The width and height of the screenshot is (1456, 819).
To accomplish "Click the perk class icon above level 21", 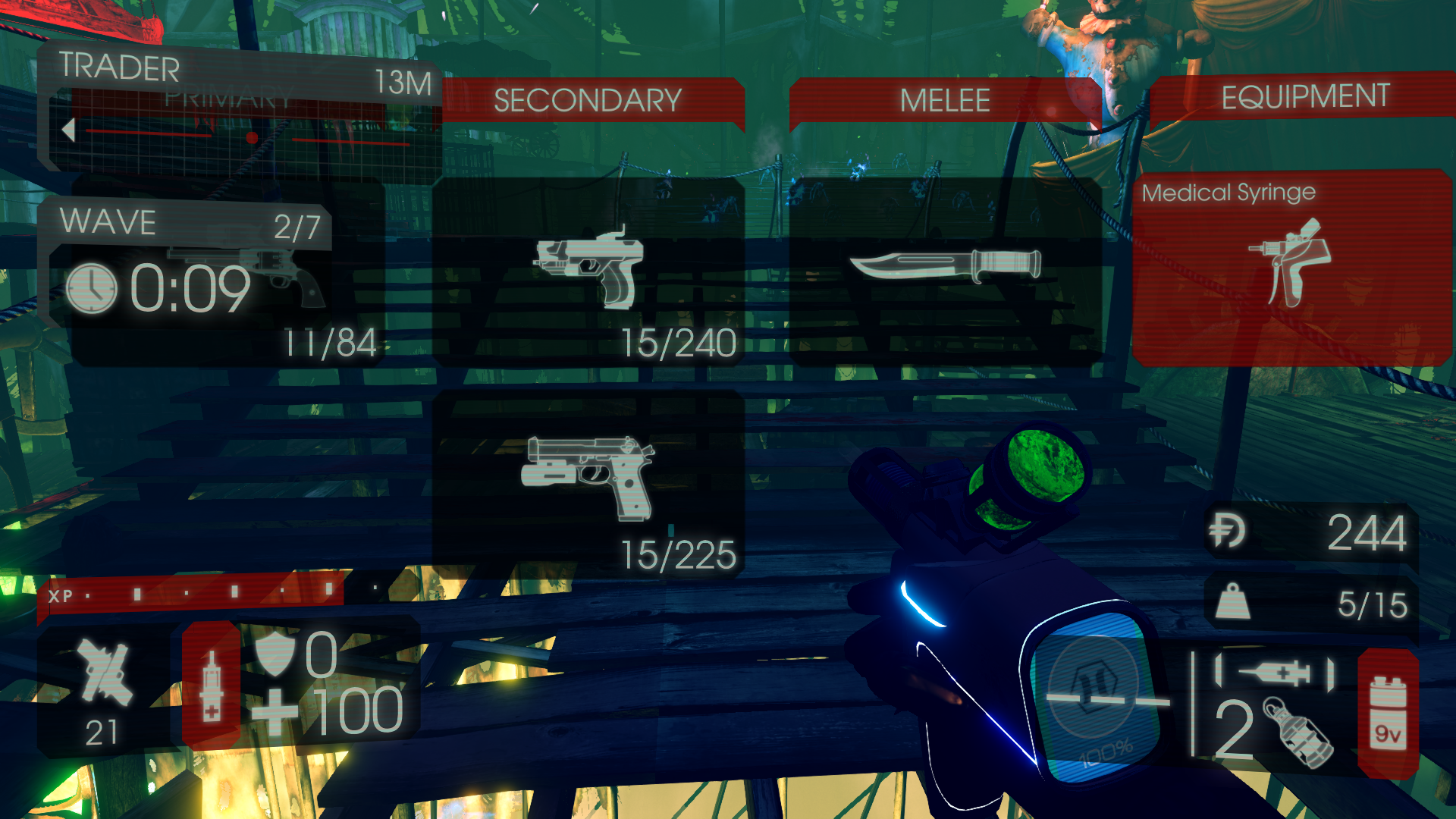I will 103,672.
